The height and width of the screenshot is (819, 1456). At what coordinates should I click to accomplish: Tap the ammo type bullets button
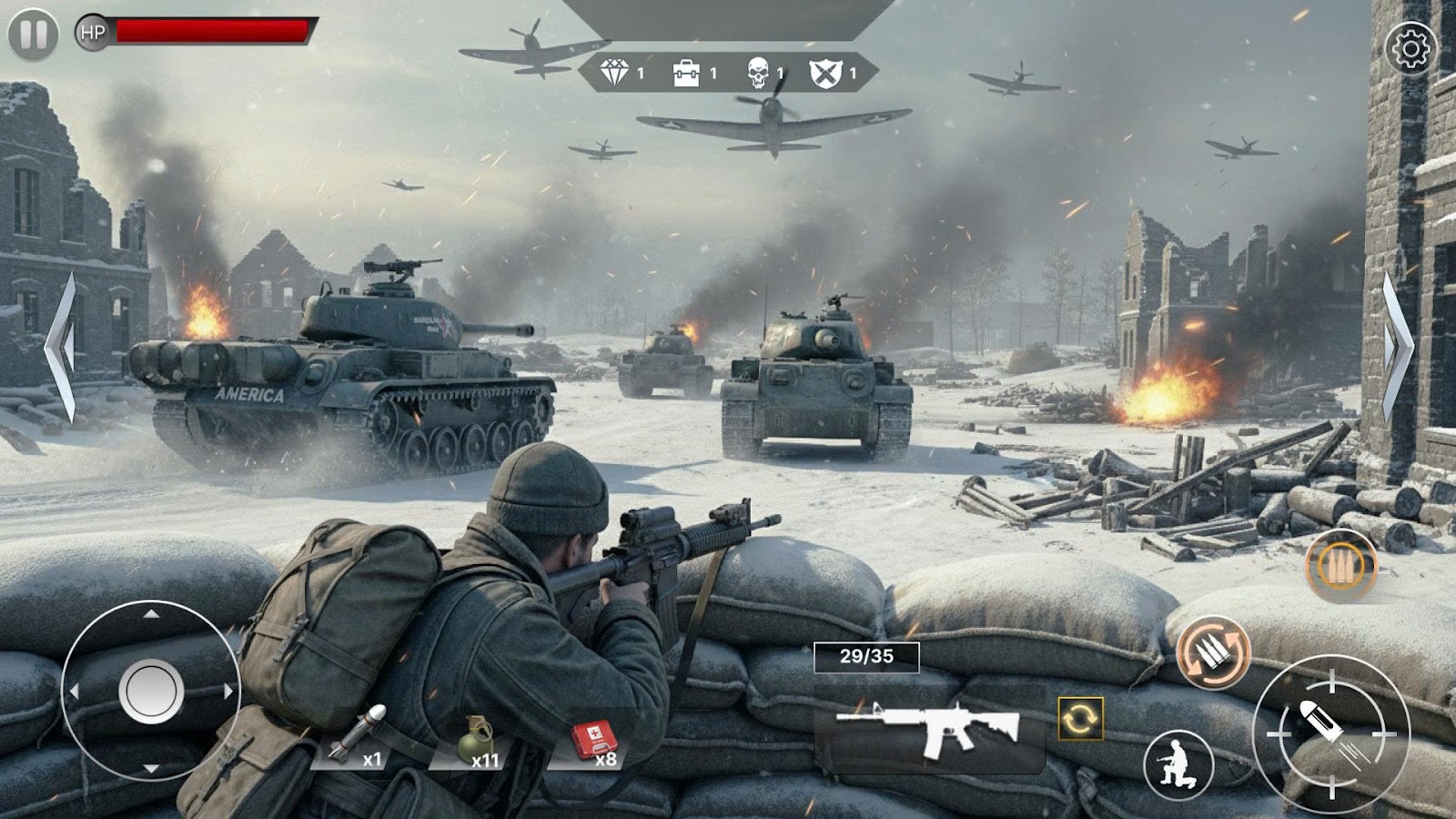point(1340,566)
